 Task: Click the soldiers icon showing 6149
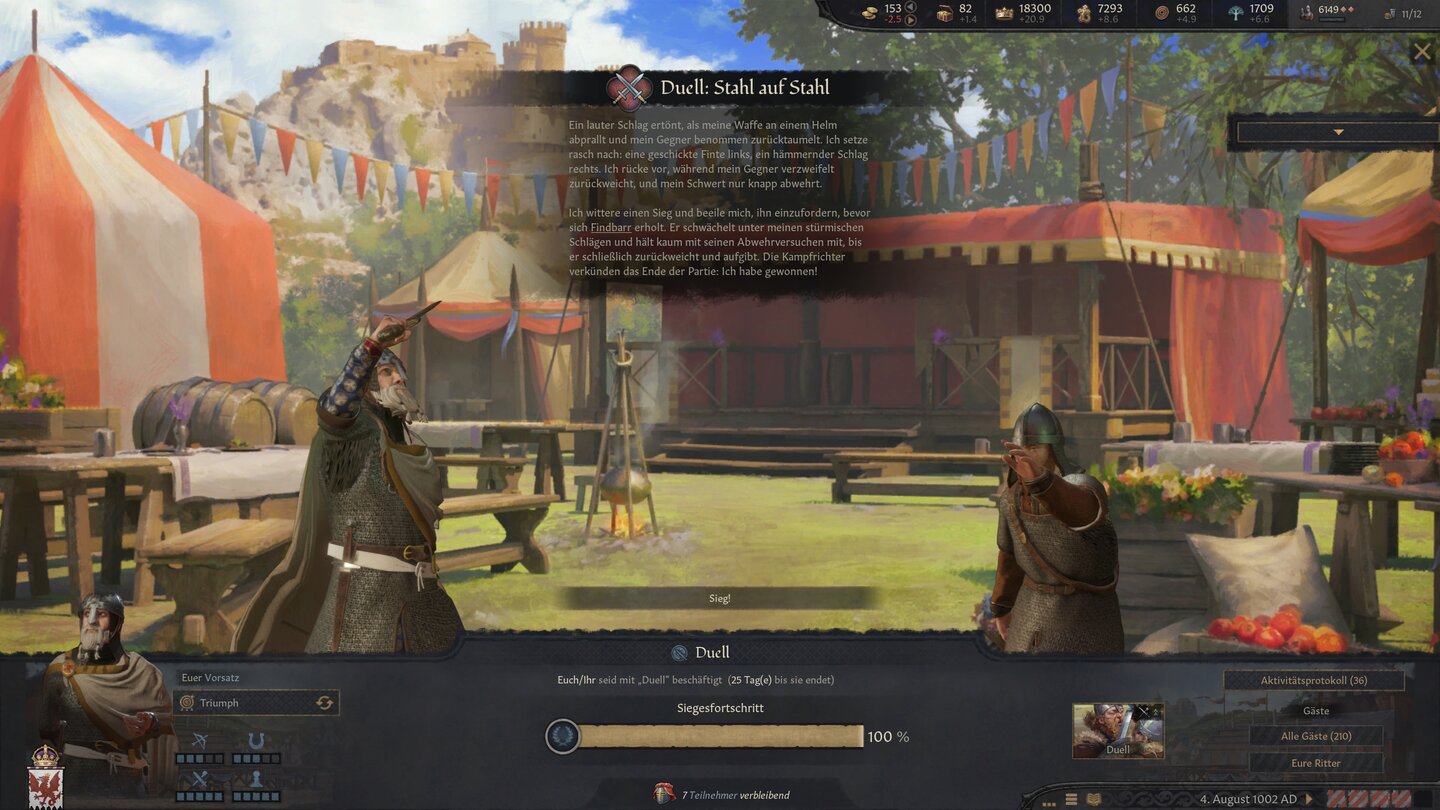click(1307, 11)
